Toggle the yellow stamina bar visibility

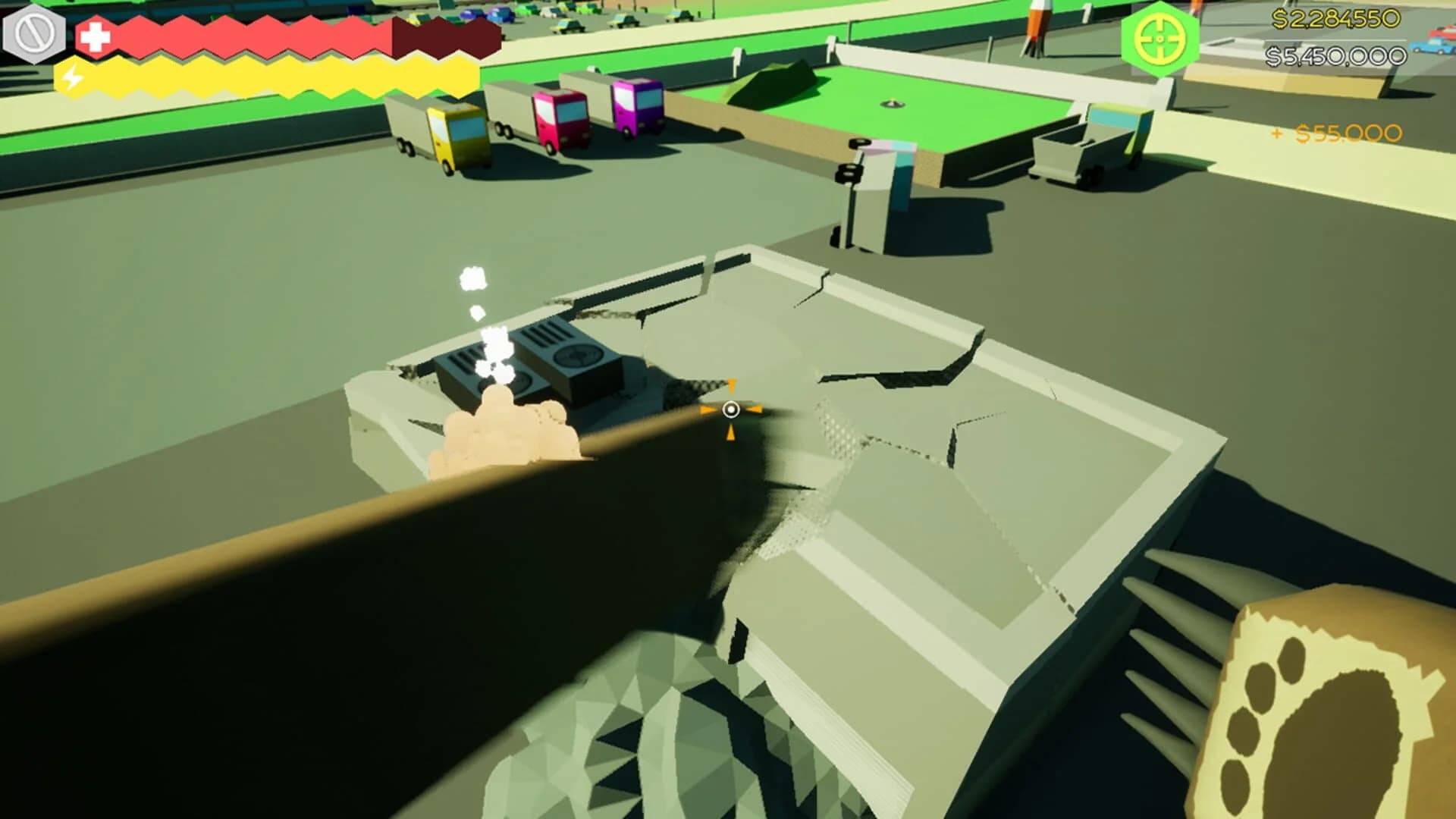click(265, 77)
